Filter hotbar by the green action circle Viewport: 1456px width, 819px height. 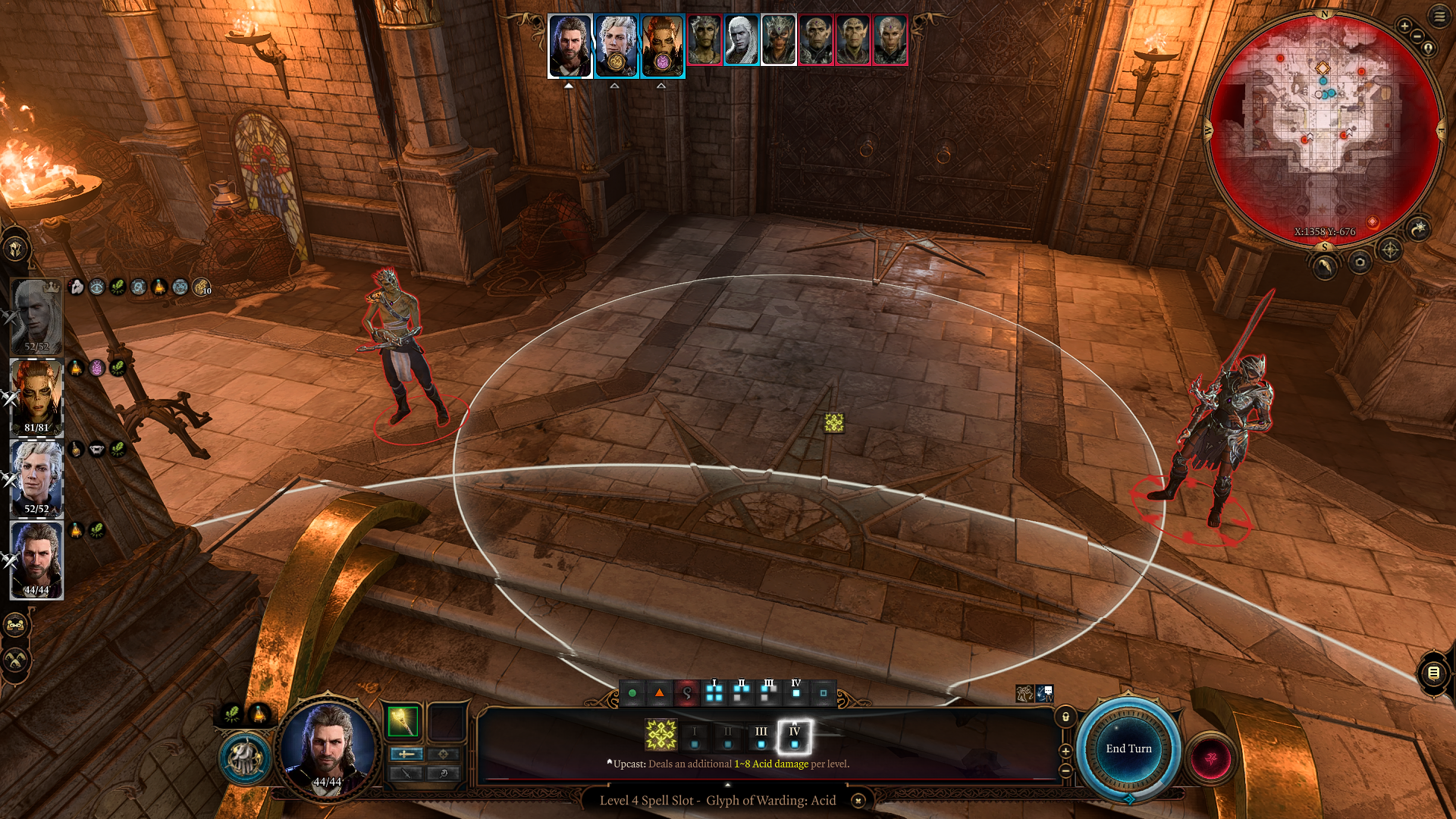click(x=632, y=693)
